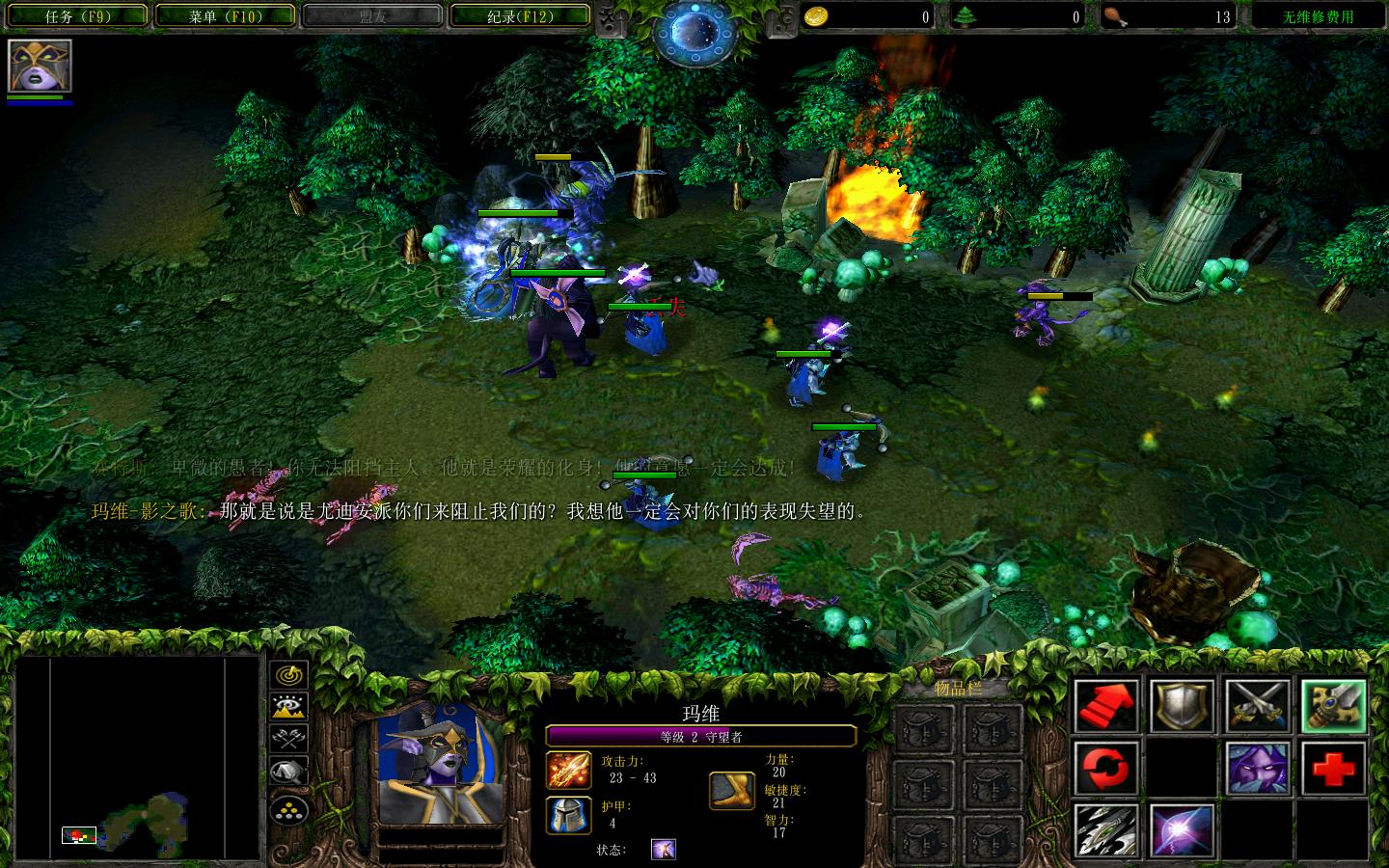The height and width of the screenshot is (868, 1389).
Task: Activate the Patrol command icon
Action: pos(1104,767)
